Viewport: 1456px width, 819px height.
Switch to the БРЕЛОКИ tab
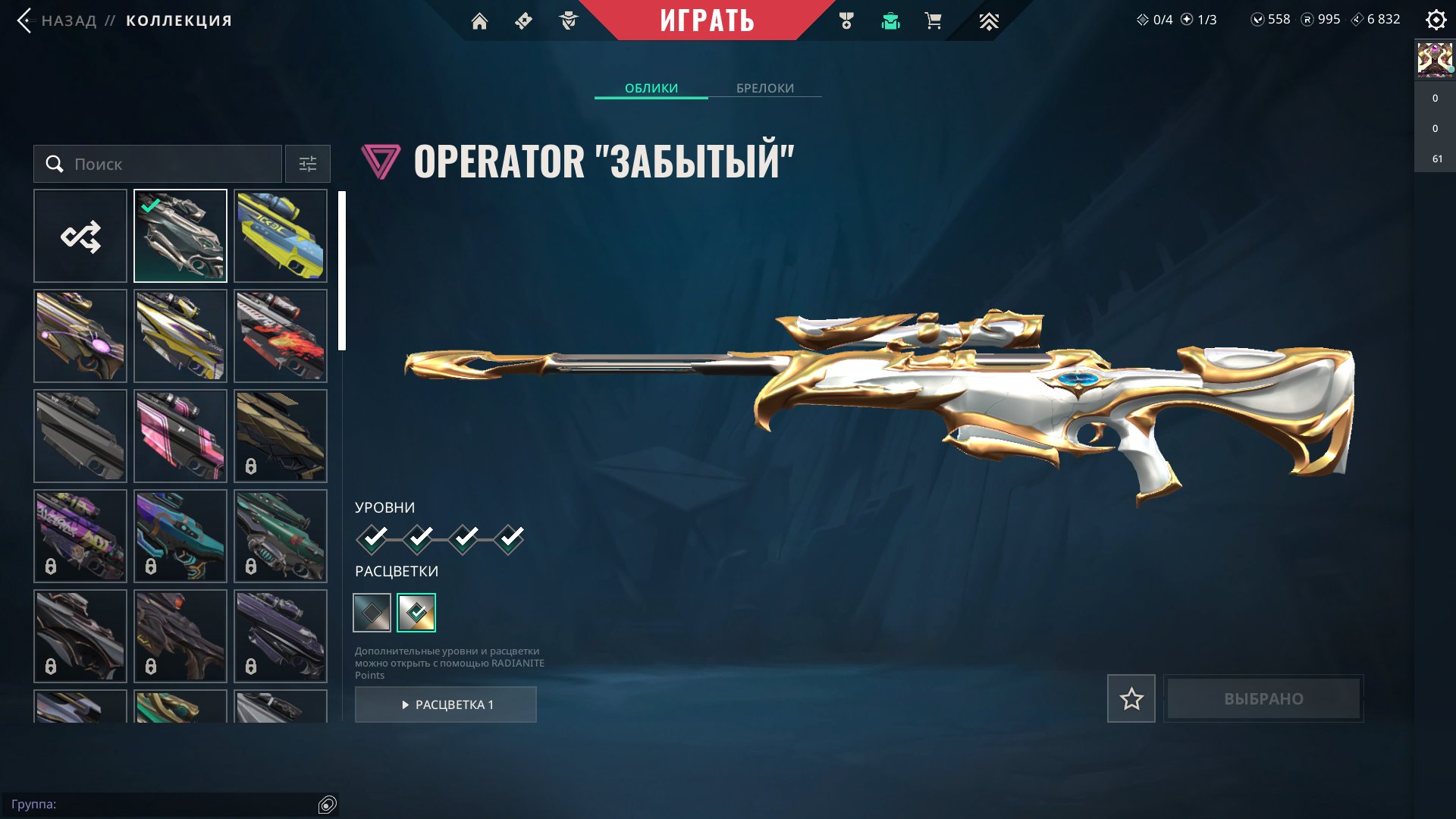[764, 88]
